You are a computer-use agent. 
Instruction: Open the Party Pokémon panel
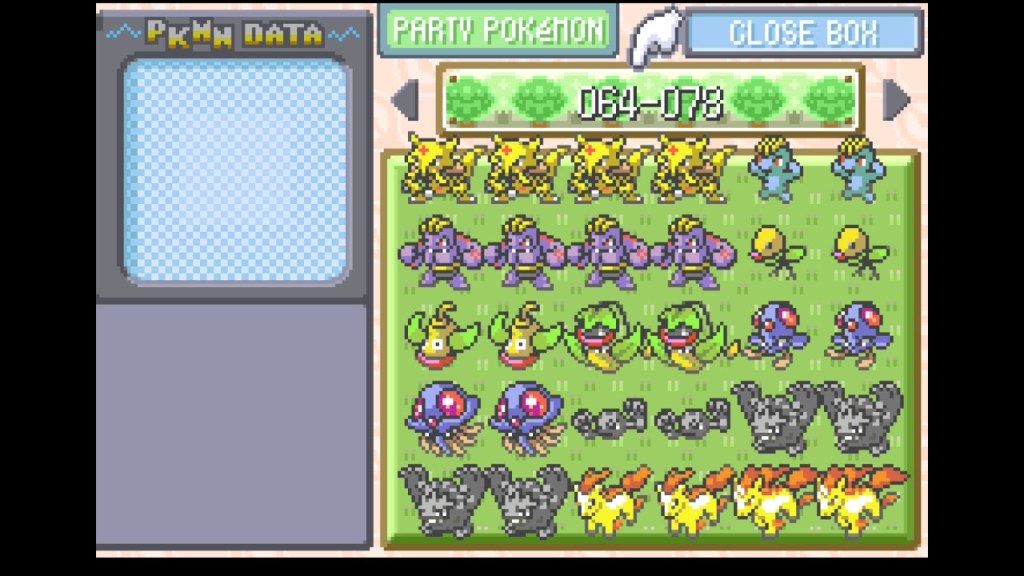tap(497, 30)
